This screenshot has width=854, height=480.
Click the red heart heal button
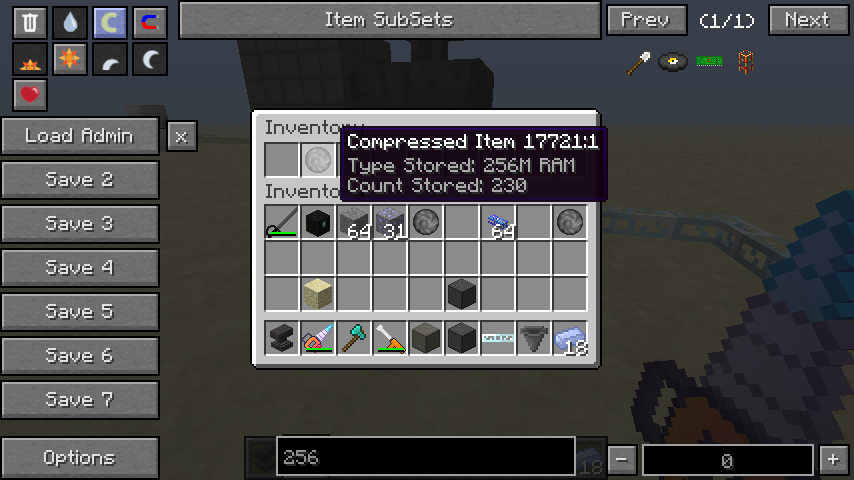point(31,95)
